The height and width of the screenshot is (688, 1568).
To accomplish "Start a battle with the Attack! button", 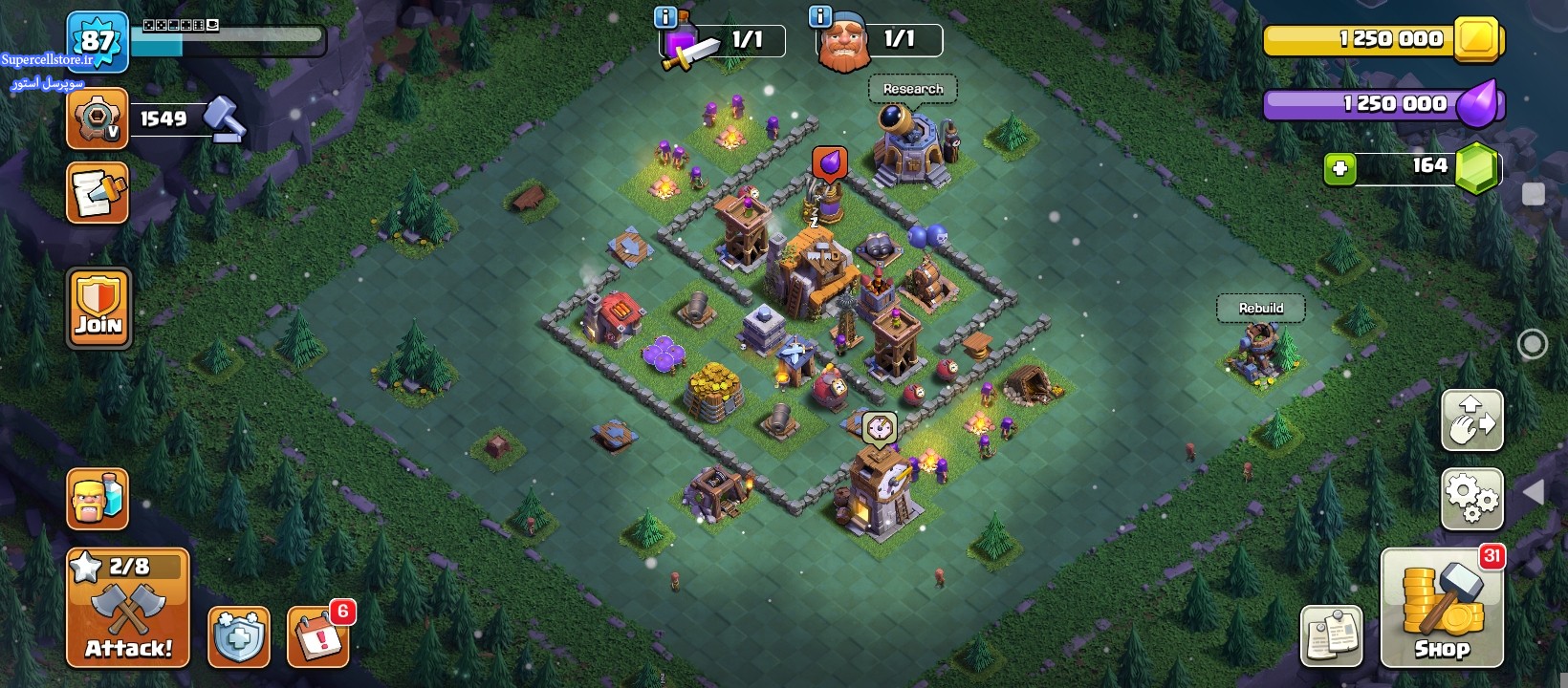I will click(128, 608).
